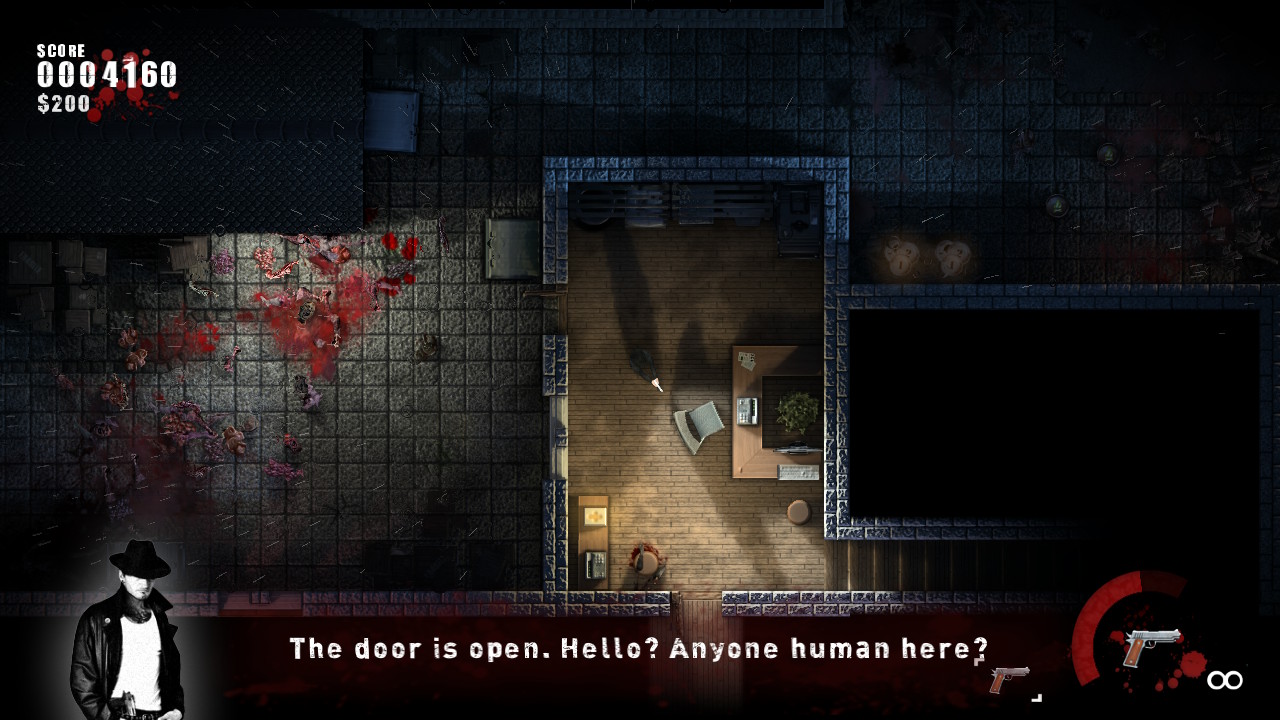Select the small pistol weapon slot
Screen dimensions: 1280x720
(1008, 678)
